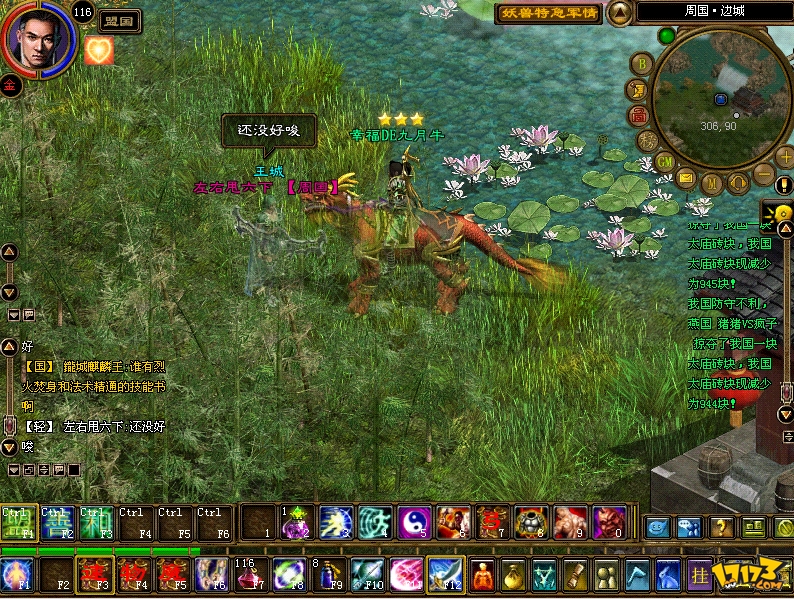Image resolution: width=794 pixels, height=599 pixels.
Task: Open the chat bubbles social button
Action: click(688, 526)
